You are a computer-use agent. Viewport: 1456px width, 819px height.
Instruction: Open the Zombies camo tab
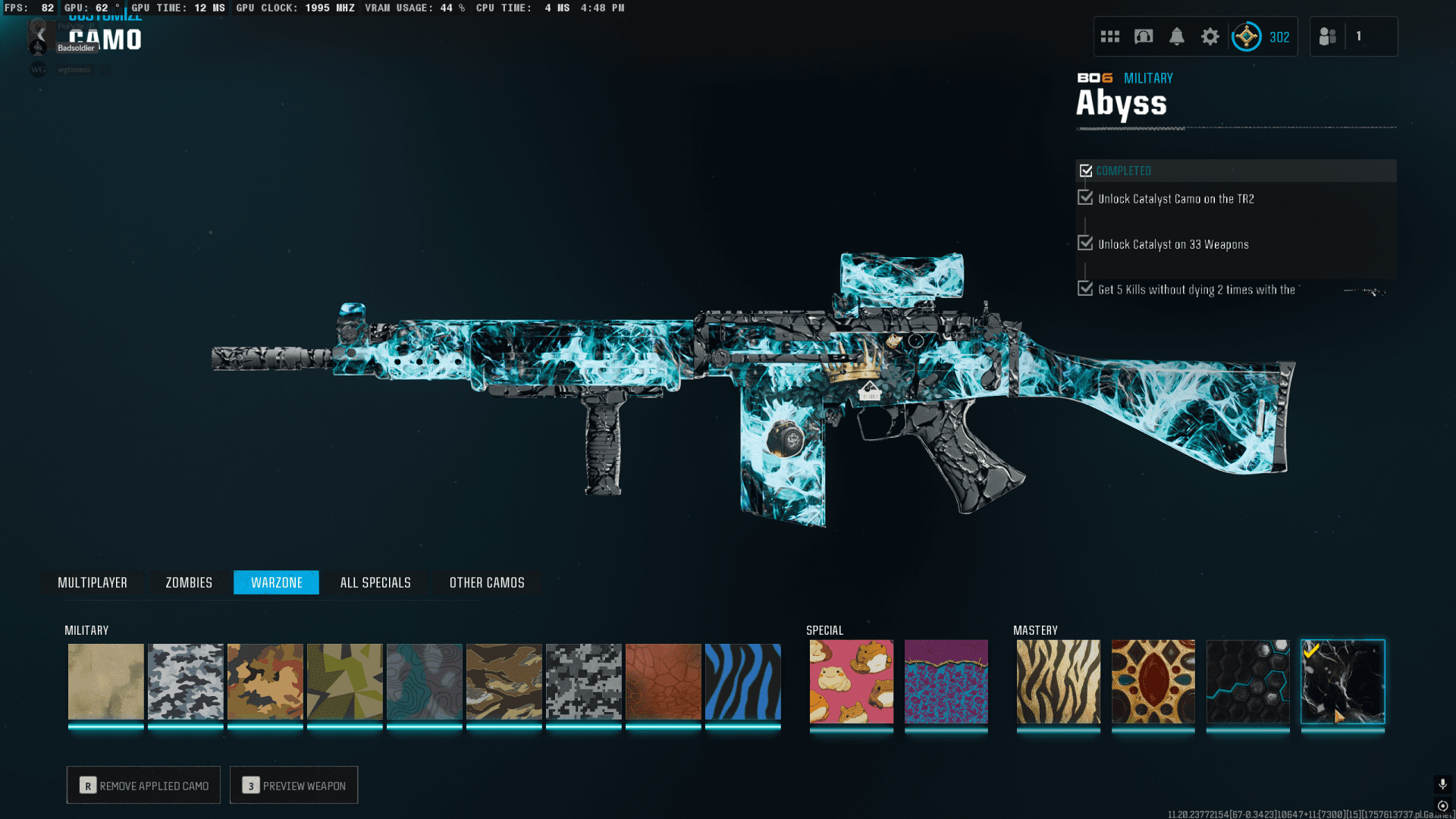pyautogui.click(x=189, y=582)
